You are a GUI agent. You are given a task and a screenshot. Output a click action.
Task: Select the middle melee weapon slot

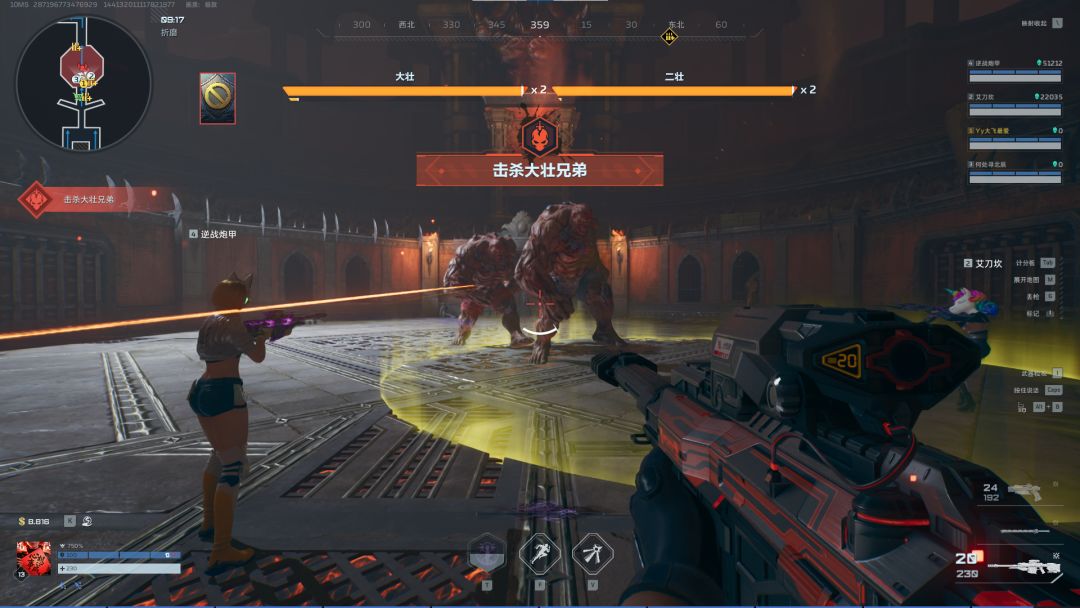point(1023,530)
